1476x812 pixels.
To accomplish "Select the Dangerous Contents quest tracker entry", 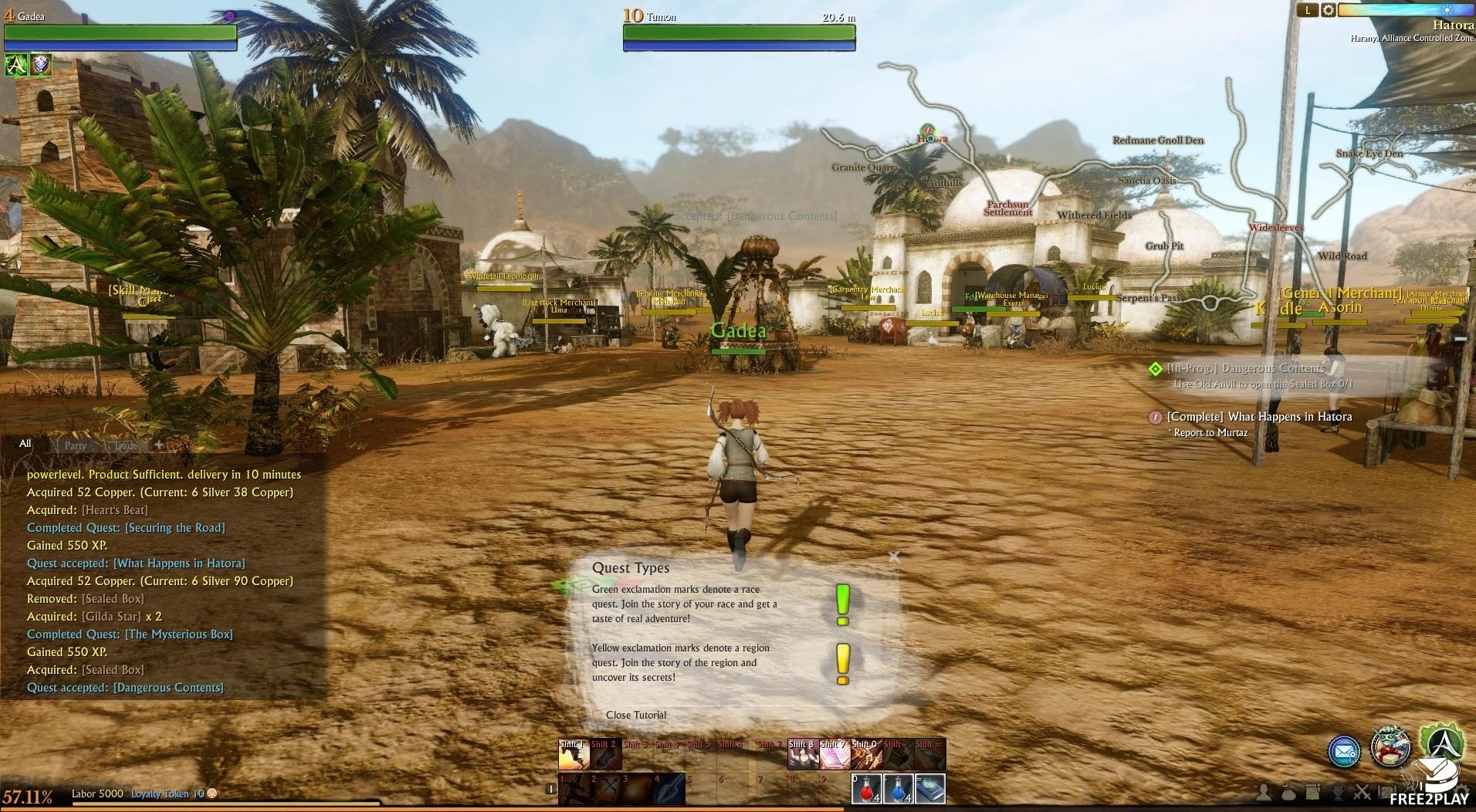I will point(1245,368).
